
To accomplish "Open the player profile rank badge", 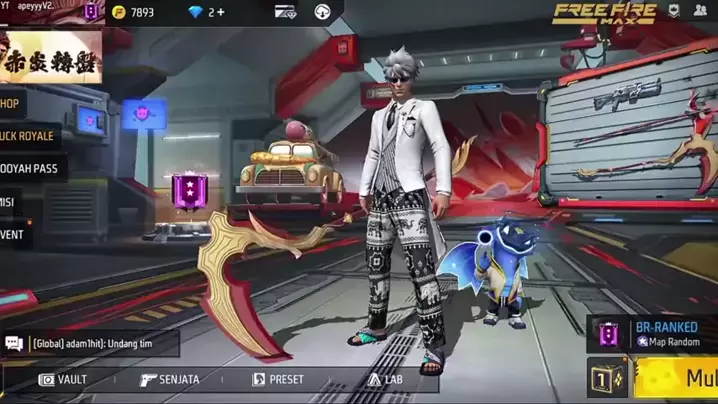I will (92, 12).
